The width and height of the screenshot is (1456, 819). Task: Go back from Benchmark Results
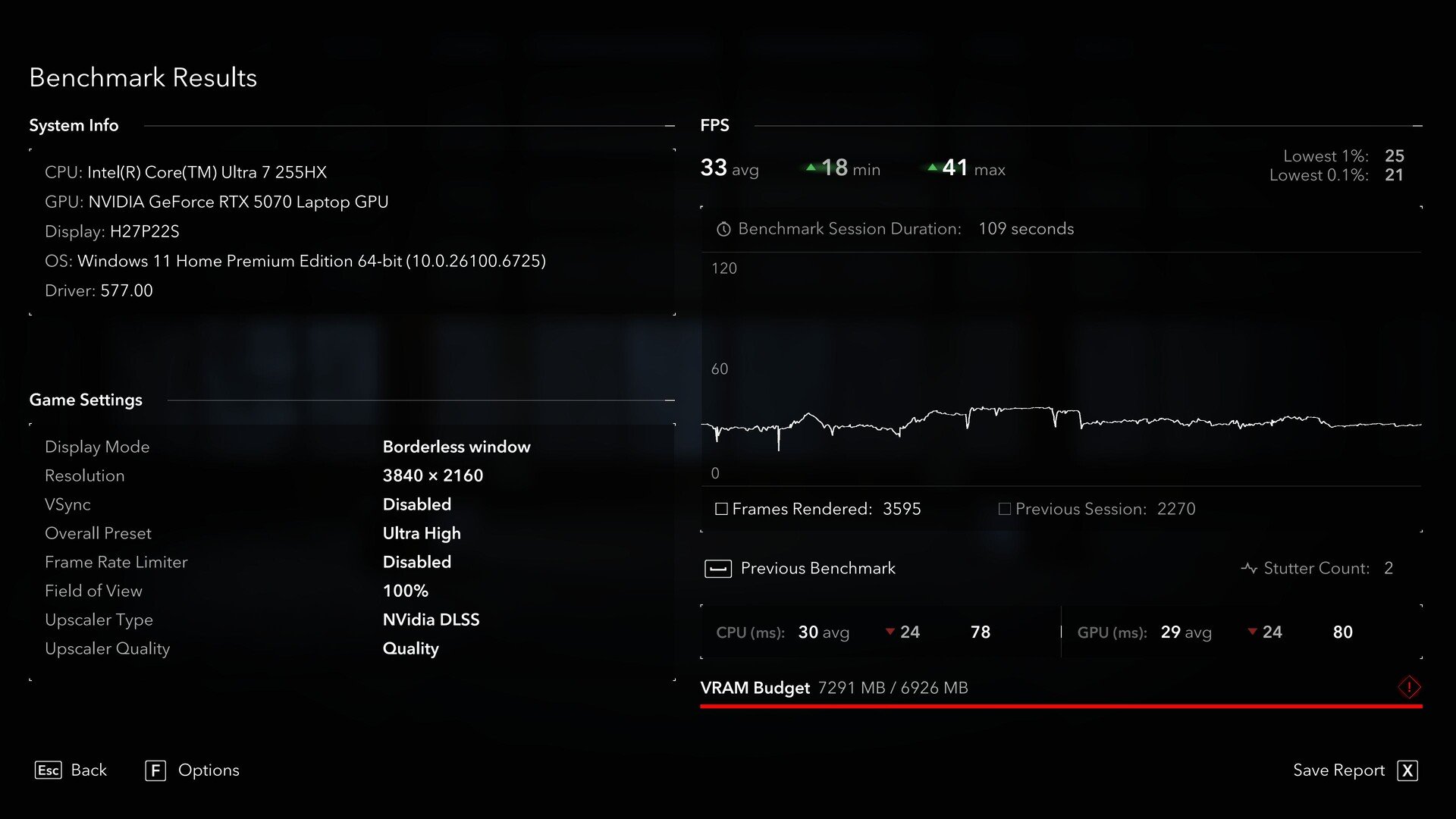[71, 770]
